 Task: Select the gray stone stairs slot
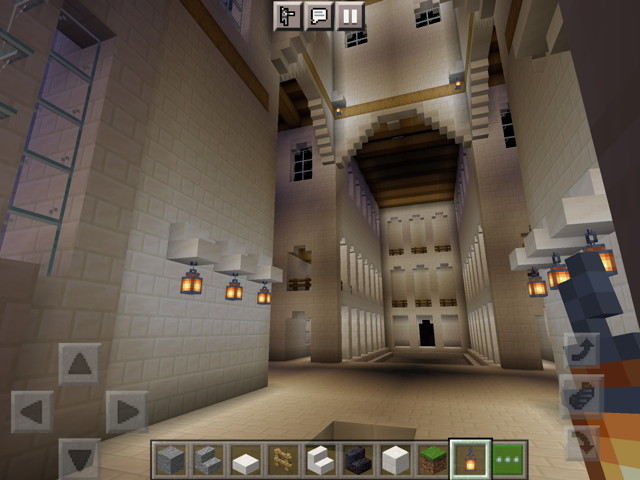coord(207,459)
